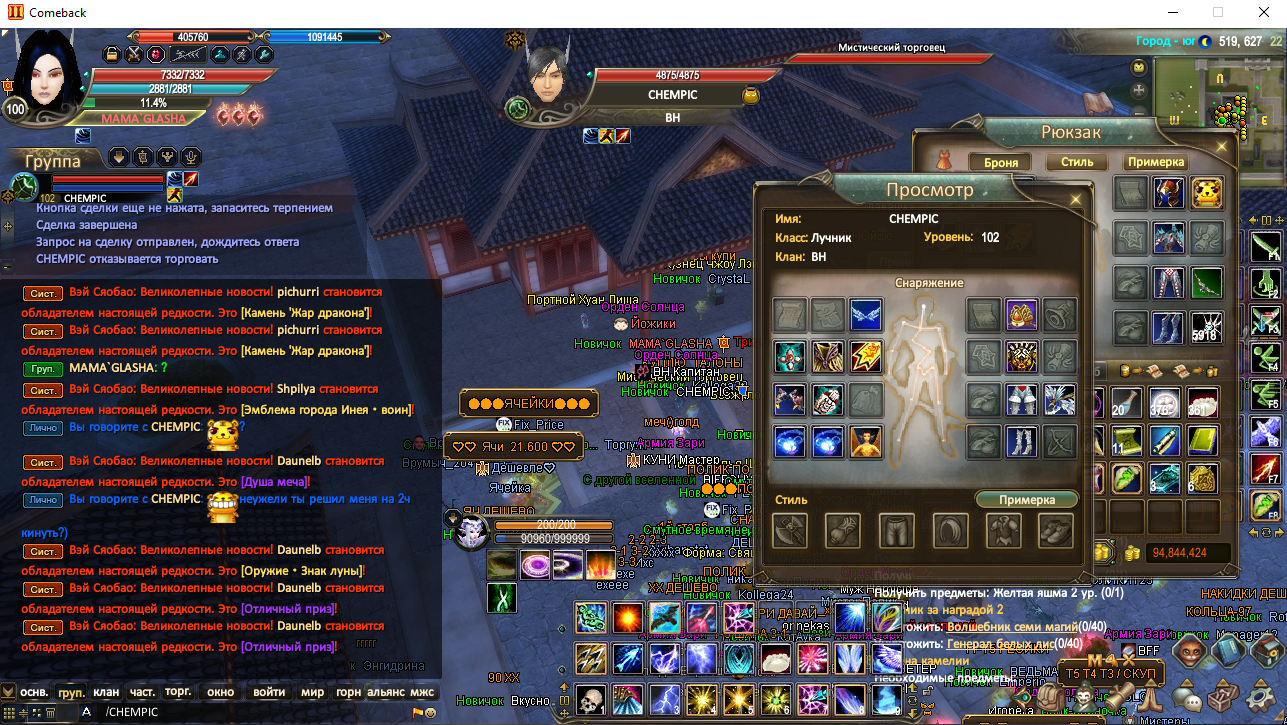
Task: Click the trash bin icon in chat toolbar
Action: (50, 713)
